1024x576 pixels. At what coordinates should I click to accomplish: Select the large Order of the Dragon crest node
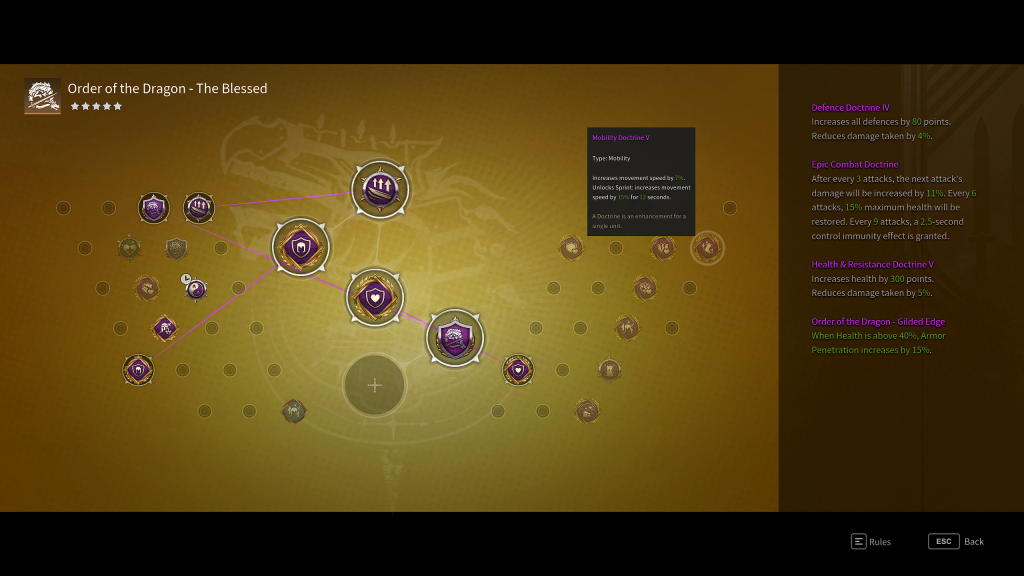click(455, 338)
